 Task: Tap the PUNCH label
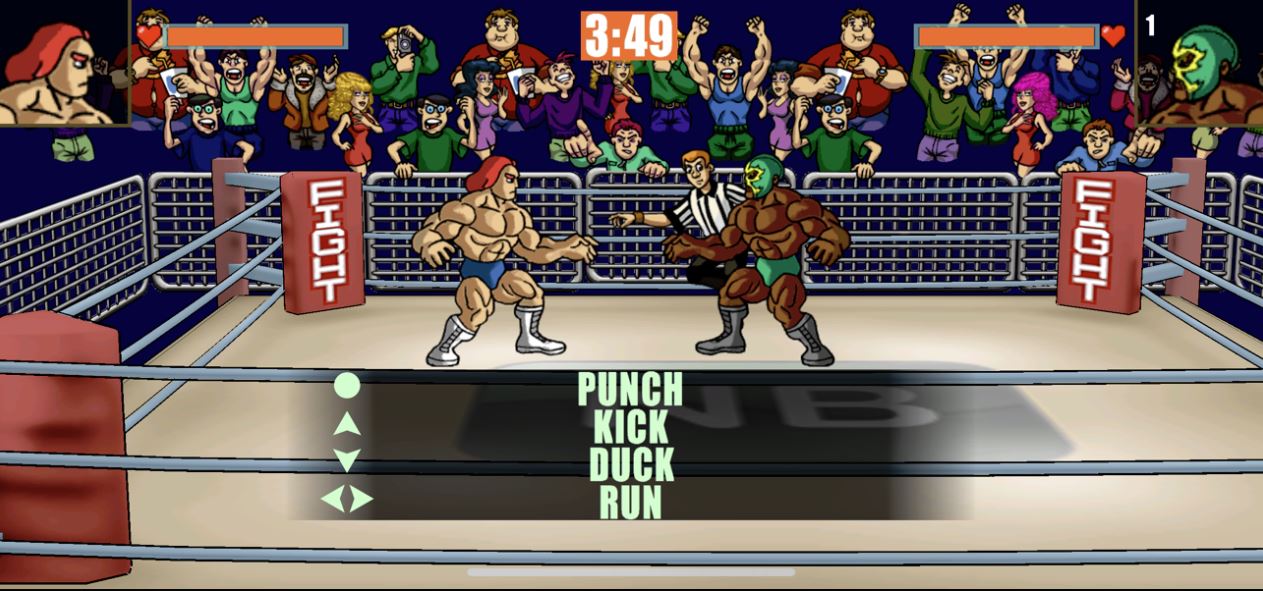(x=630, y=388)
